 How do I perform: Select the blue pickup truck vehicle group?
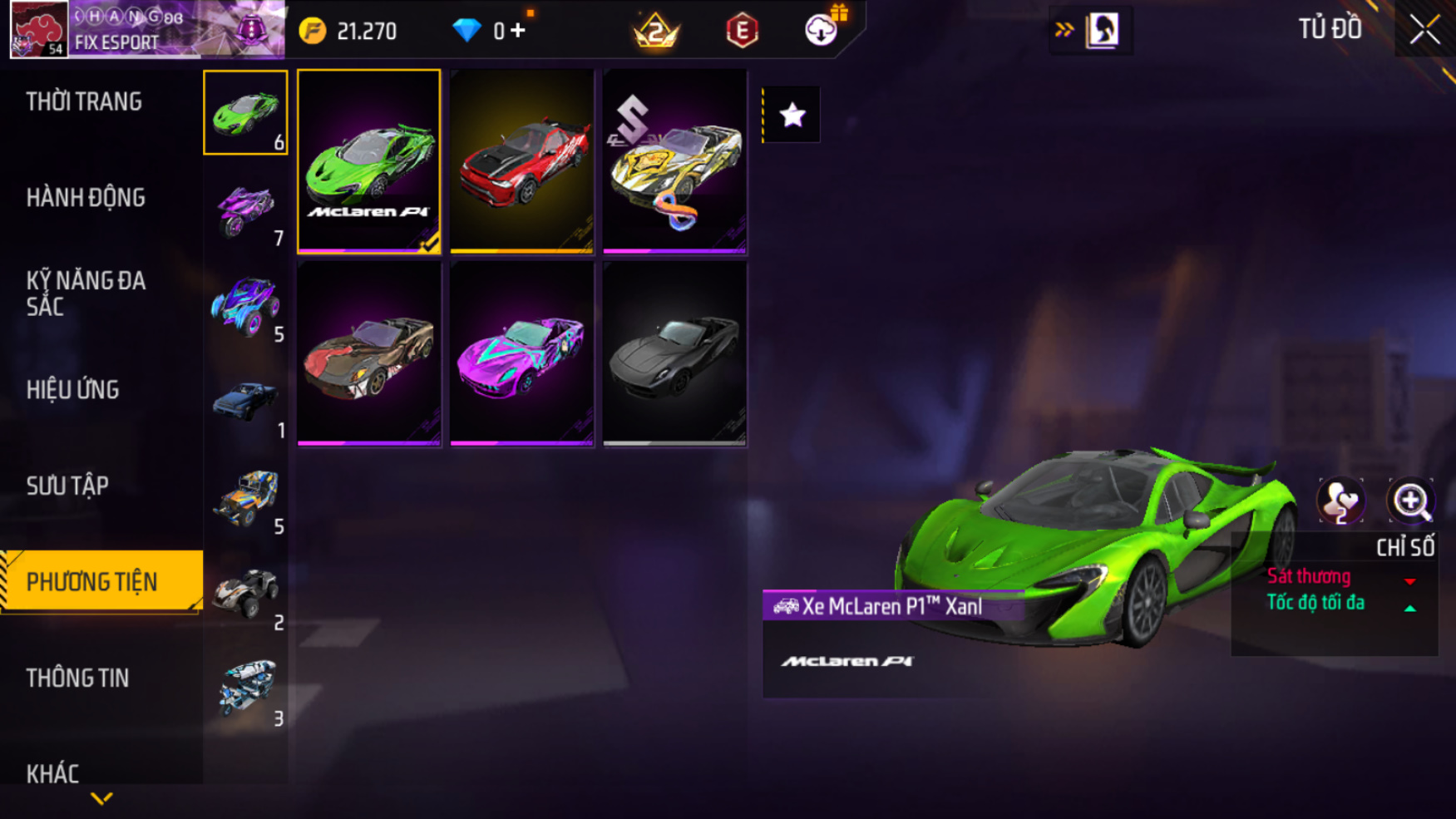coord(245,402)
